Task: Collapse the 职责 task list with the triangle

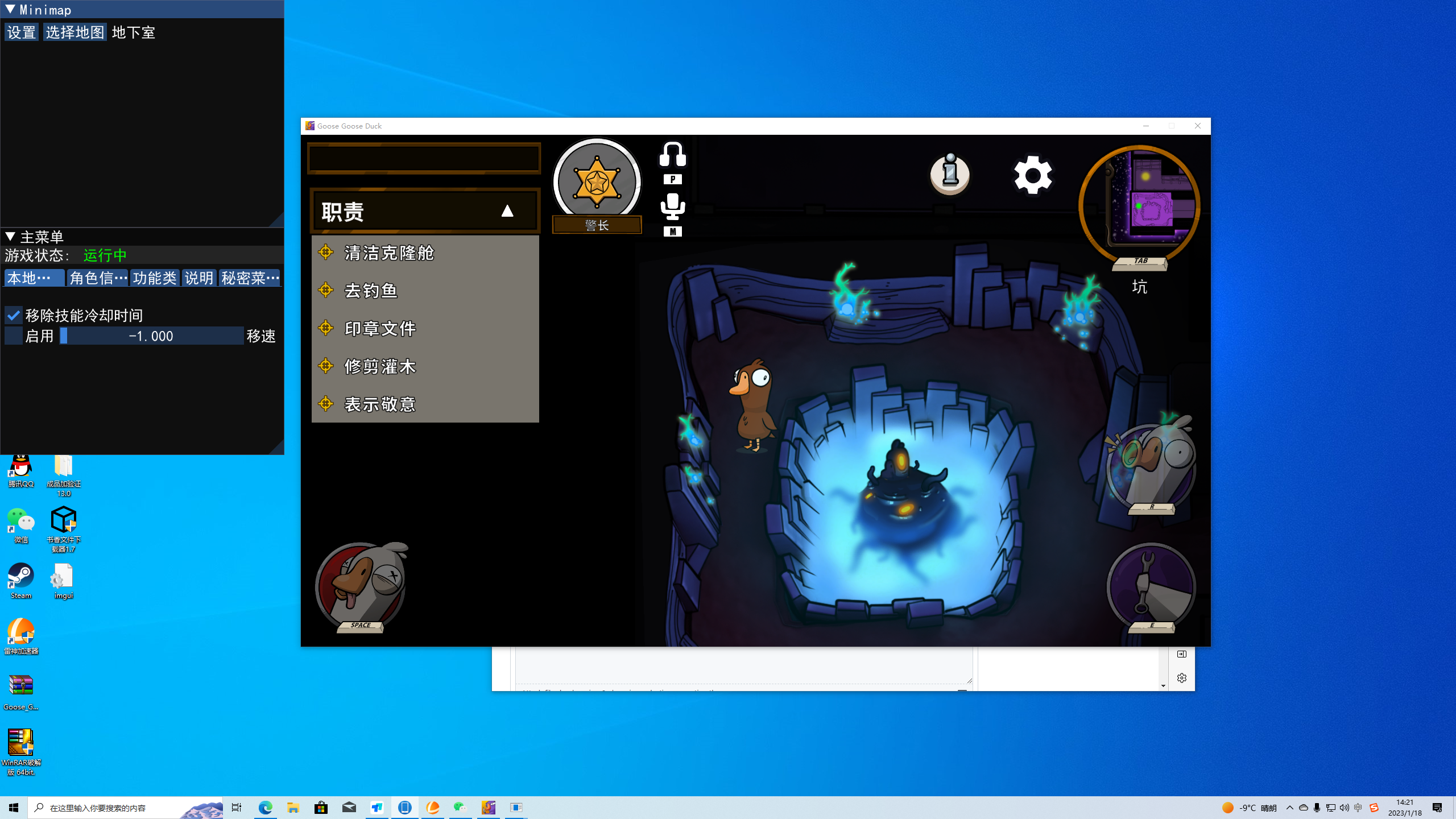Action: pyautogui.click(x=508, y=210)
